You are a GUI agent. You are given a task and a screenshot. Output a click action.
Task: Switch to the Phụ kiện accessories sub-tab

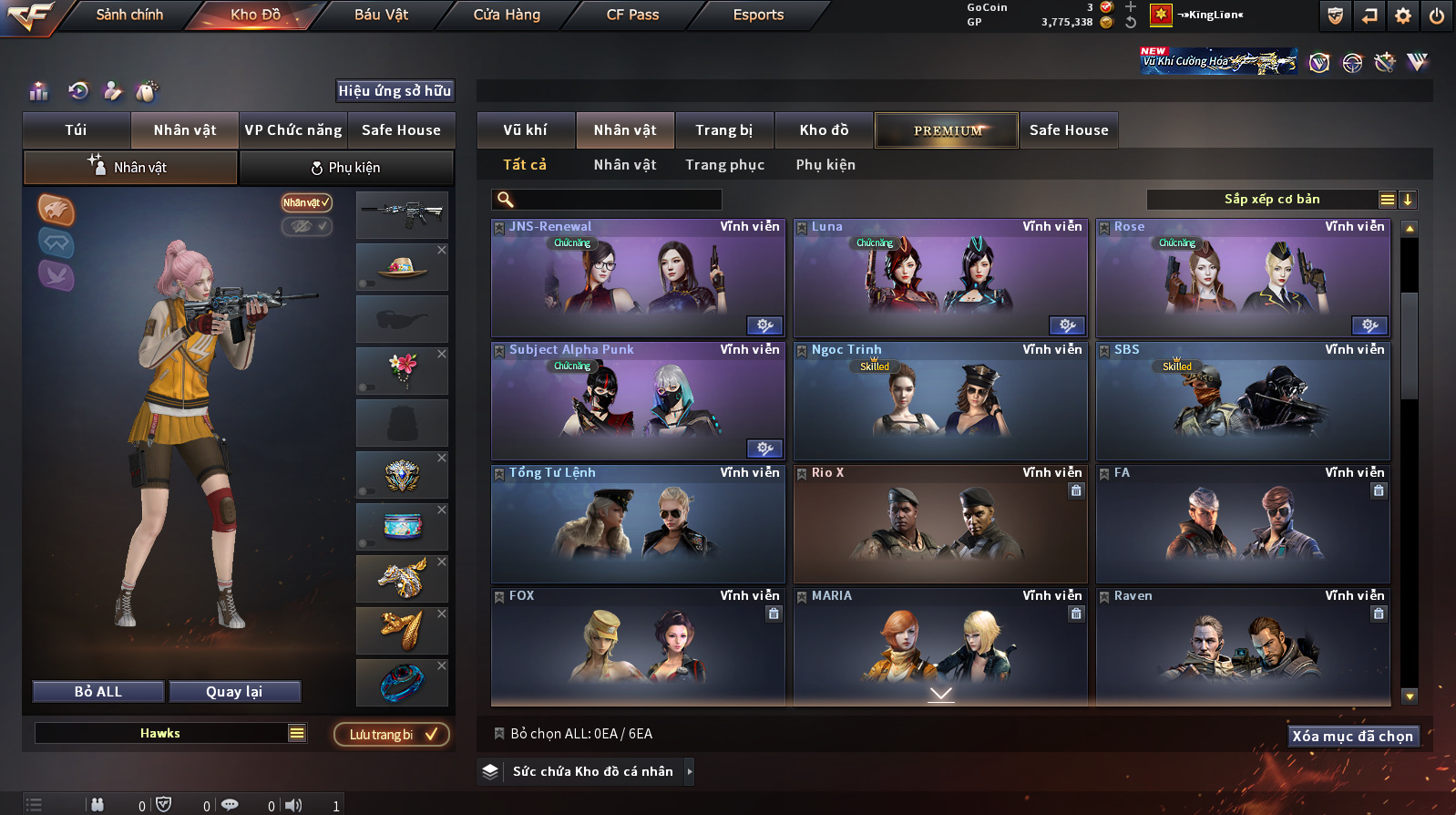pyautogui.click(x=346, y=168)
